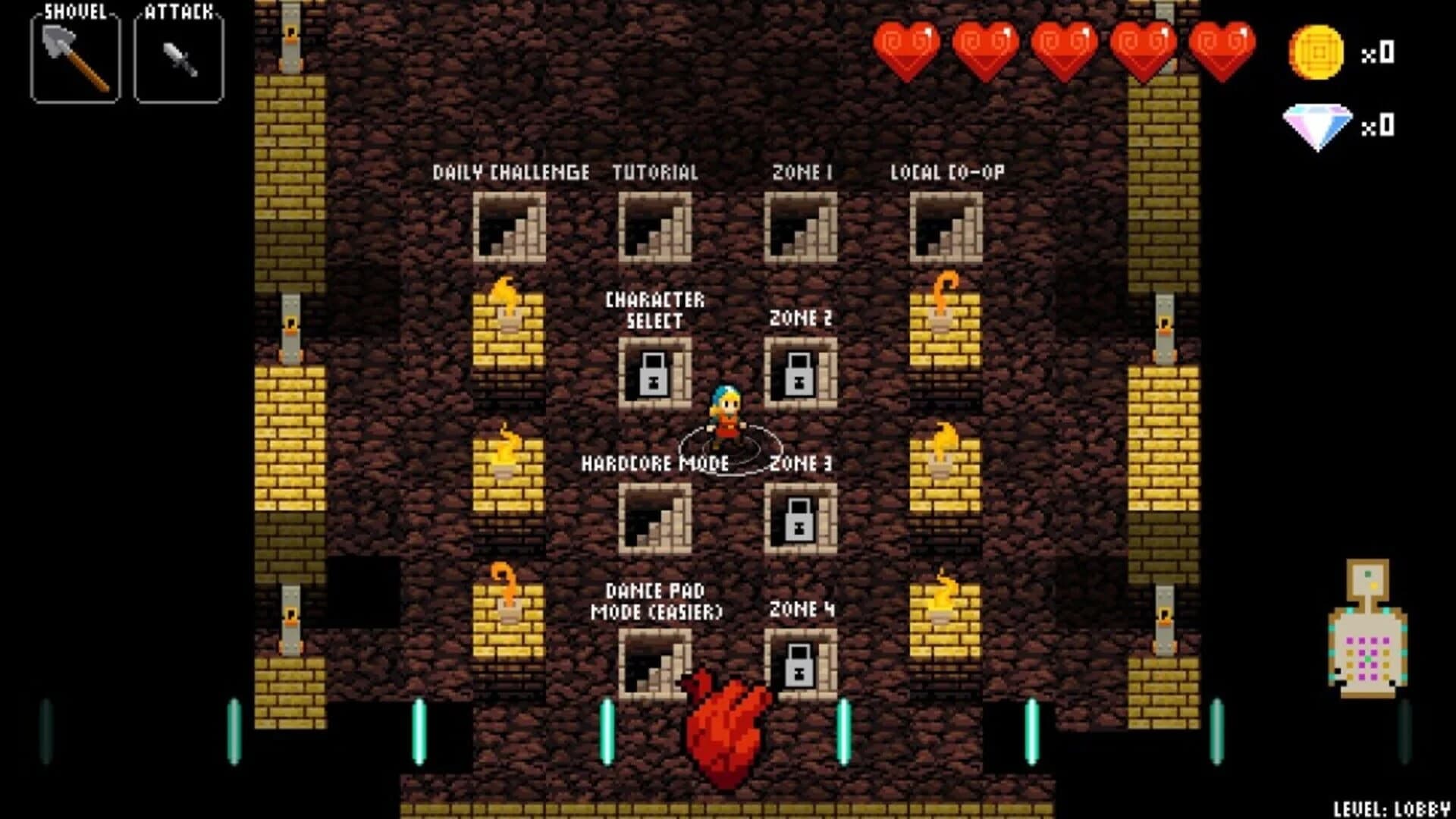This screenshot has height=819, width=1456.
Task: Click the first red heart in the health bar
Action: pyautogui.click(x=909, y=47)
